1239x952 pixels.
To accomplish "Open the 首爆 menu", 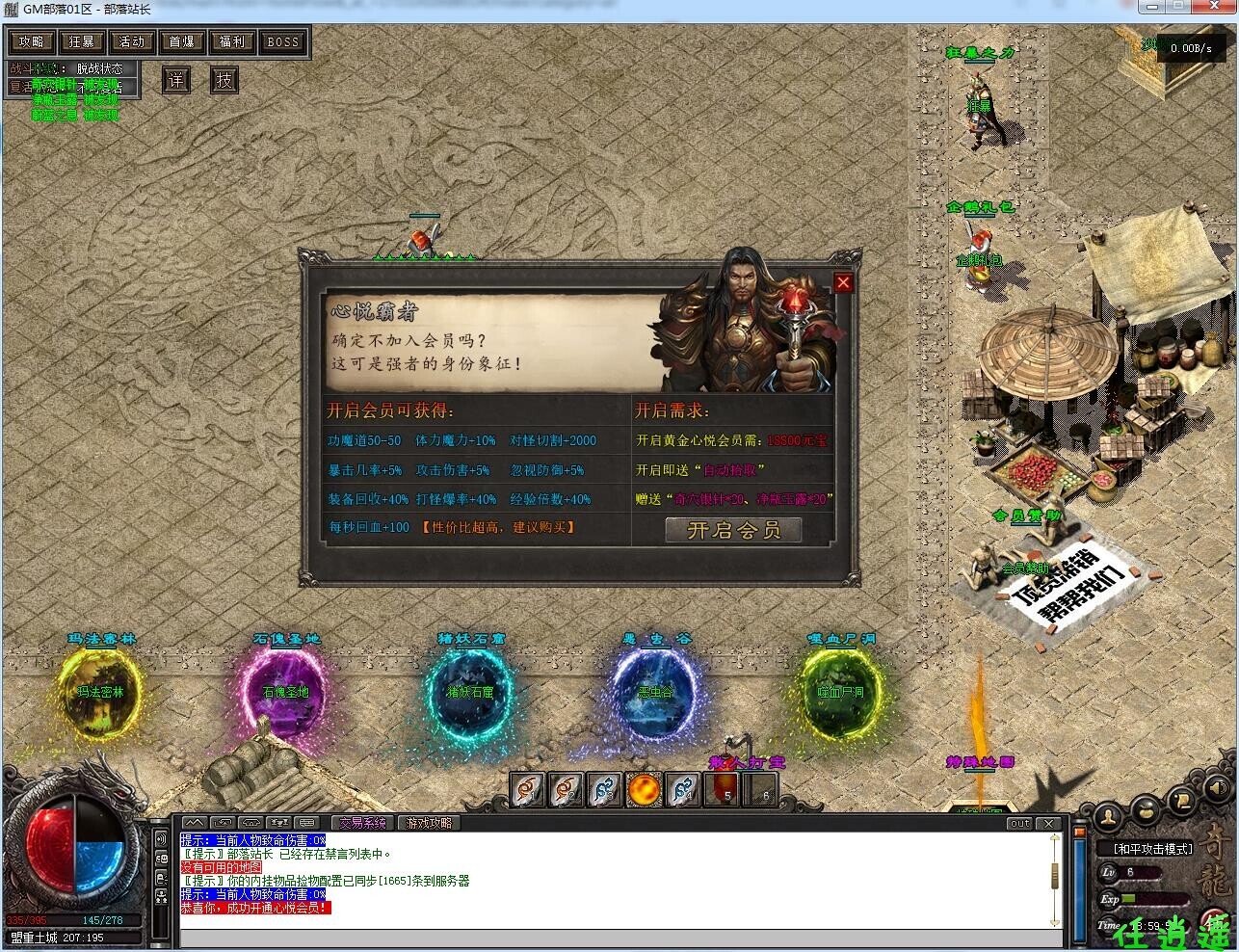I will 181,41.
